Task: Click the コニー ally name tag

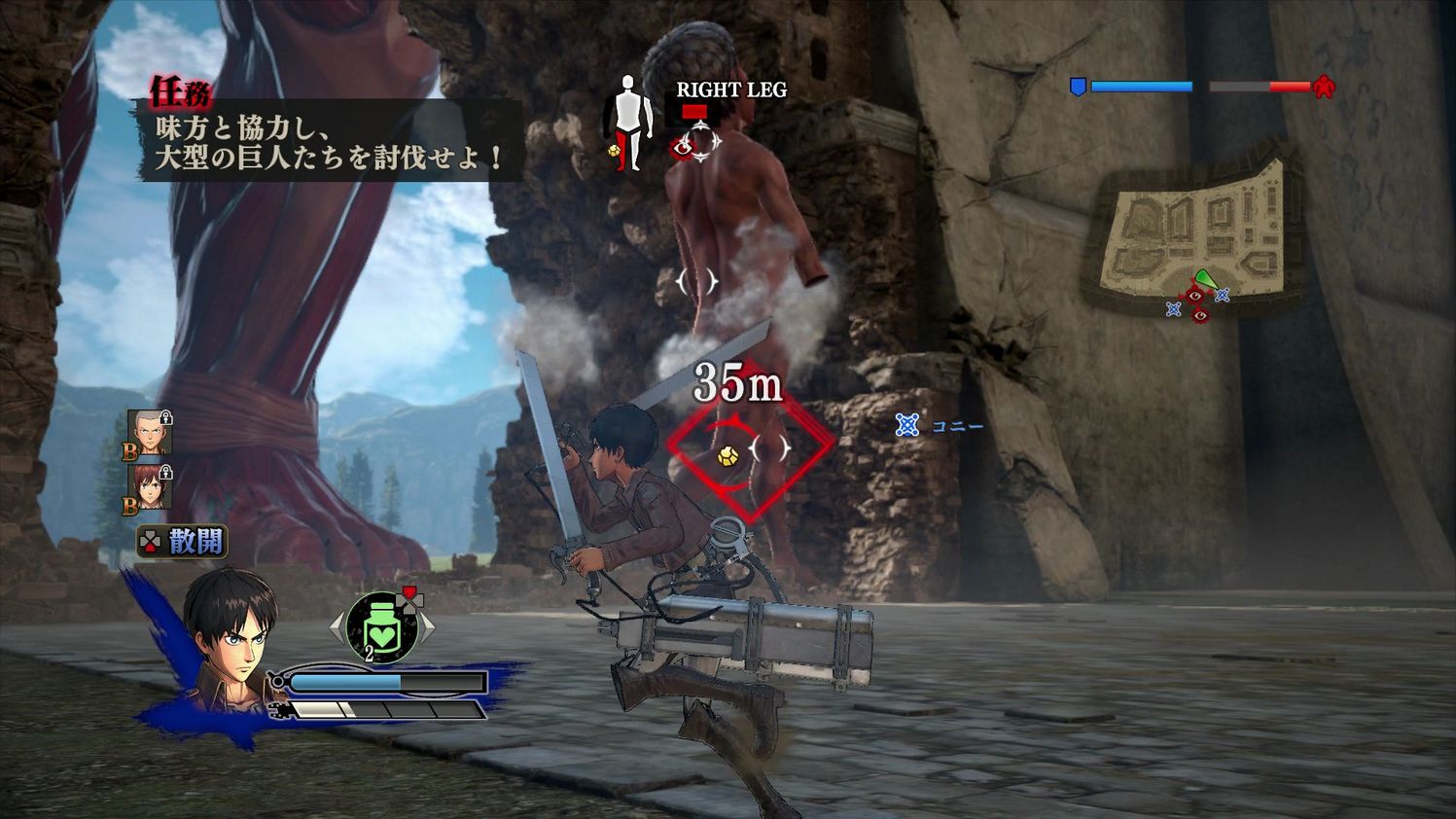Action: point(956,425)
